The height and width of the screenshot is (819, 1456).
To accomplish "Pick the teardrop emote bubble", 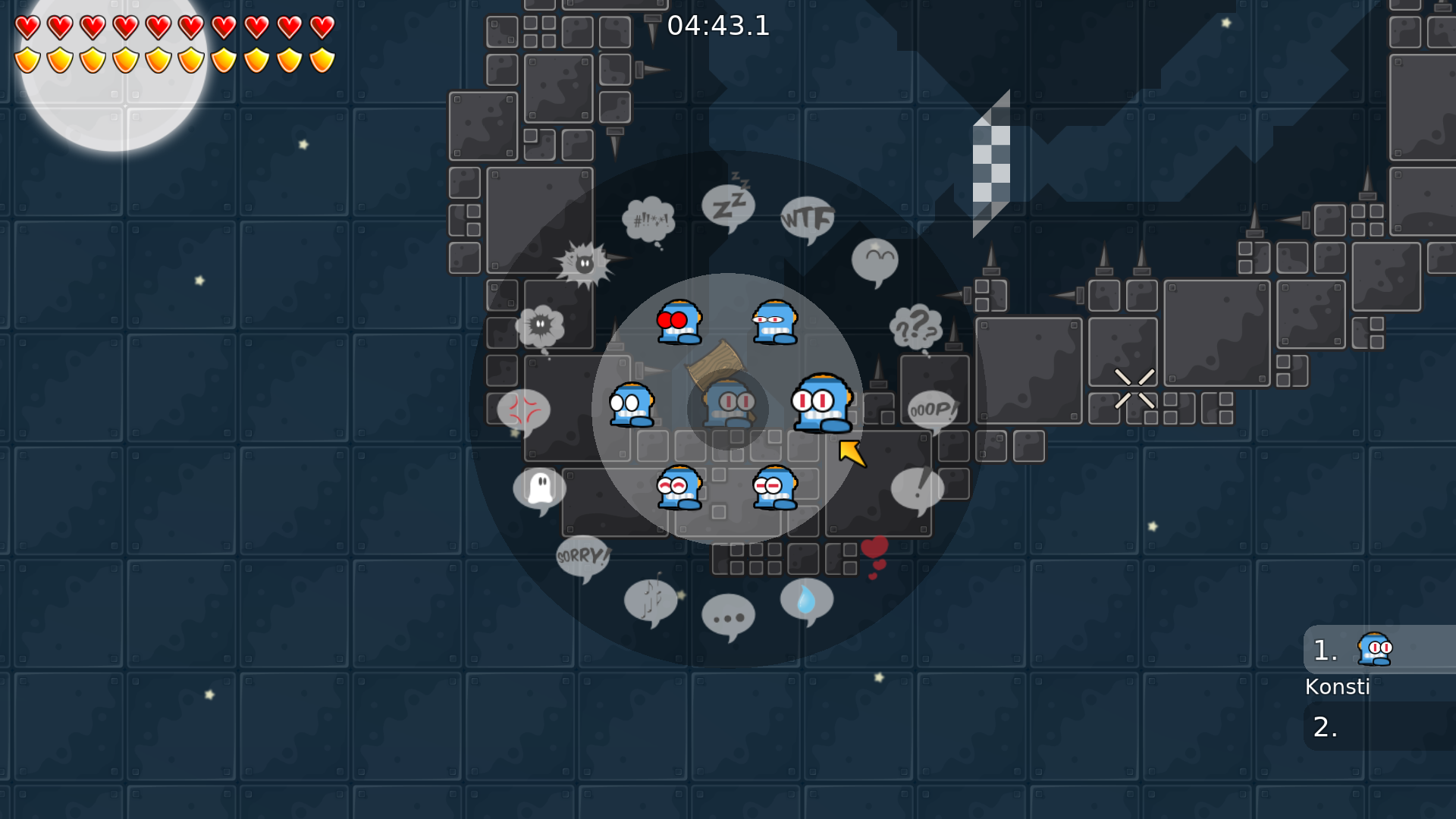I will coord(806,599).
